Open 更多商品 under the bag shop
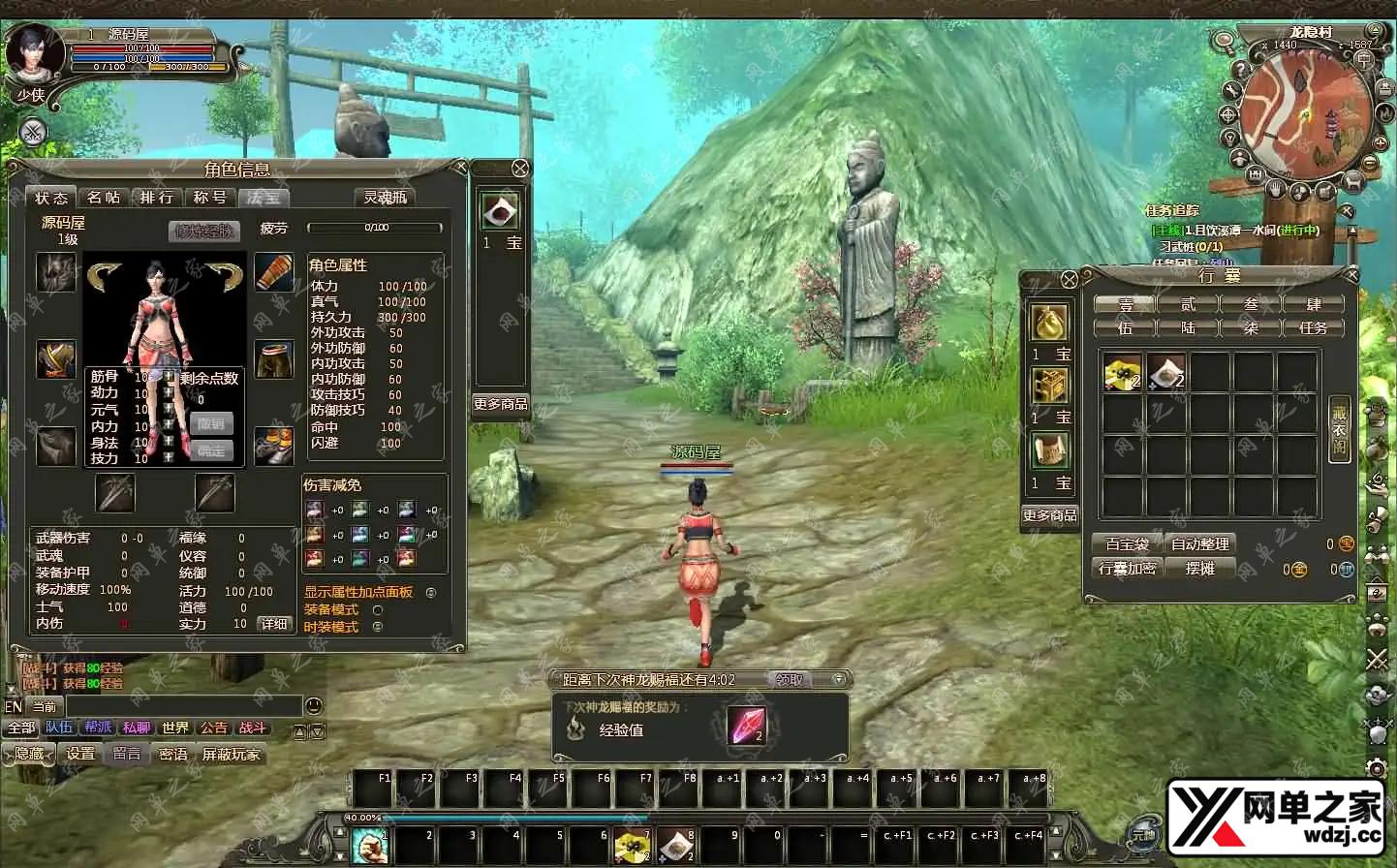Image resolution: width=1397 pixels, height=868 pixels. click(1050, 515)
